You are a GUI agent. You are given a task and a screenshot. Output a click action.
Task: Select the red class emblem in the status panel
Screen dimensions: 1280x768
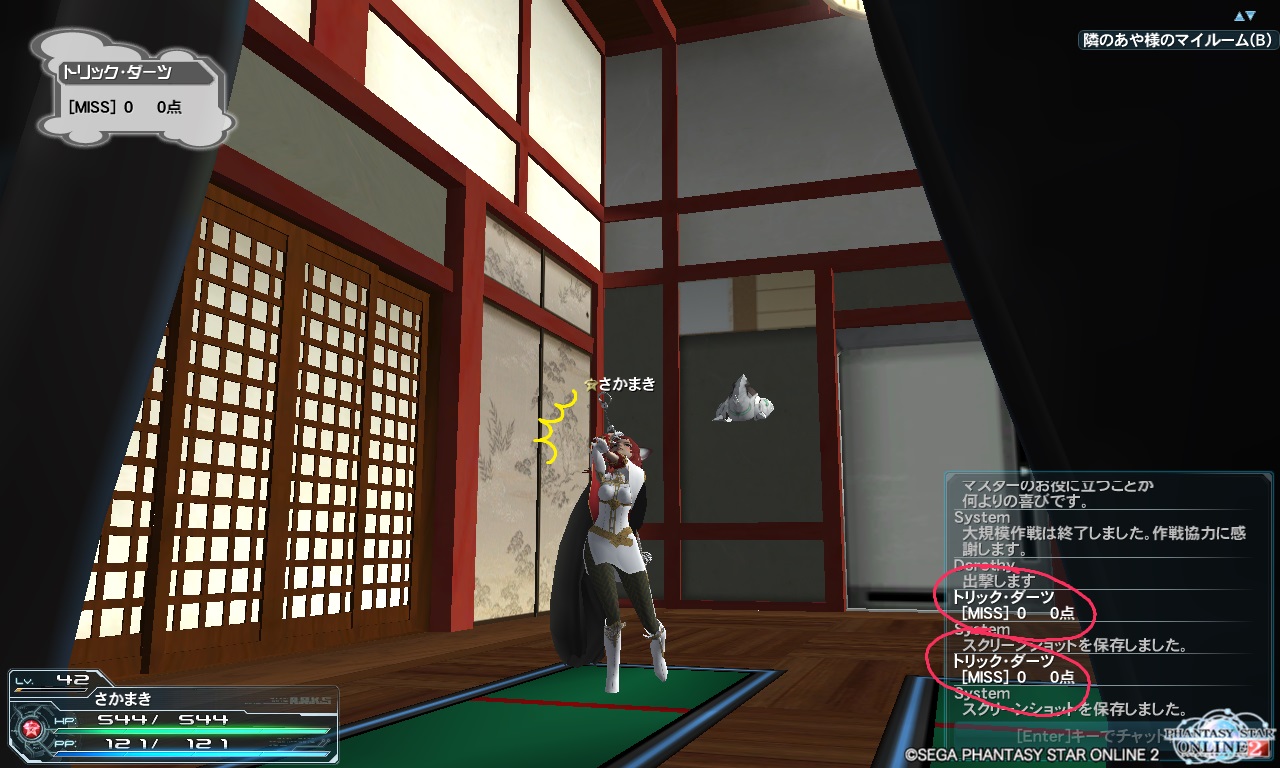(x=32, y=728)
